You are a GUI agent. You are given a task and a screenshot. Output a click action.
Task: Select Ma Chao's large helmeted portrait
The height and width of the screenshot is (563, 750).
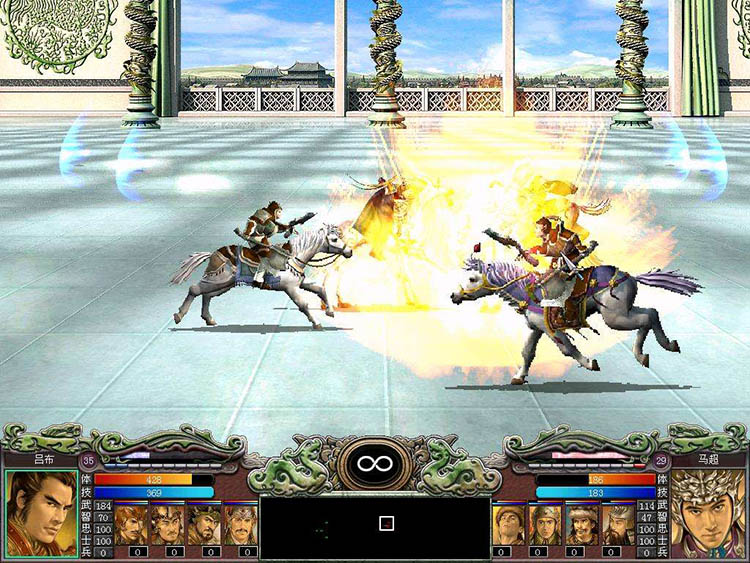[x=707, y=511]
